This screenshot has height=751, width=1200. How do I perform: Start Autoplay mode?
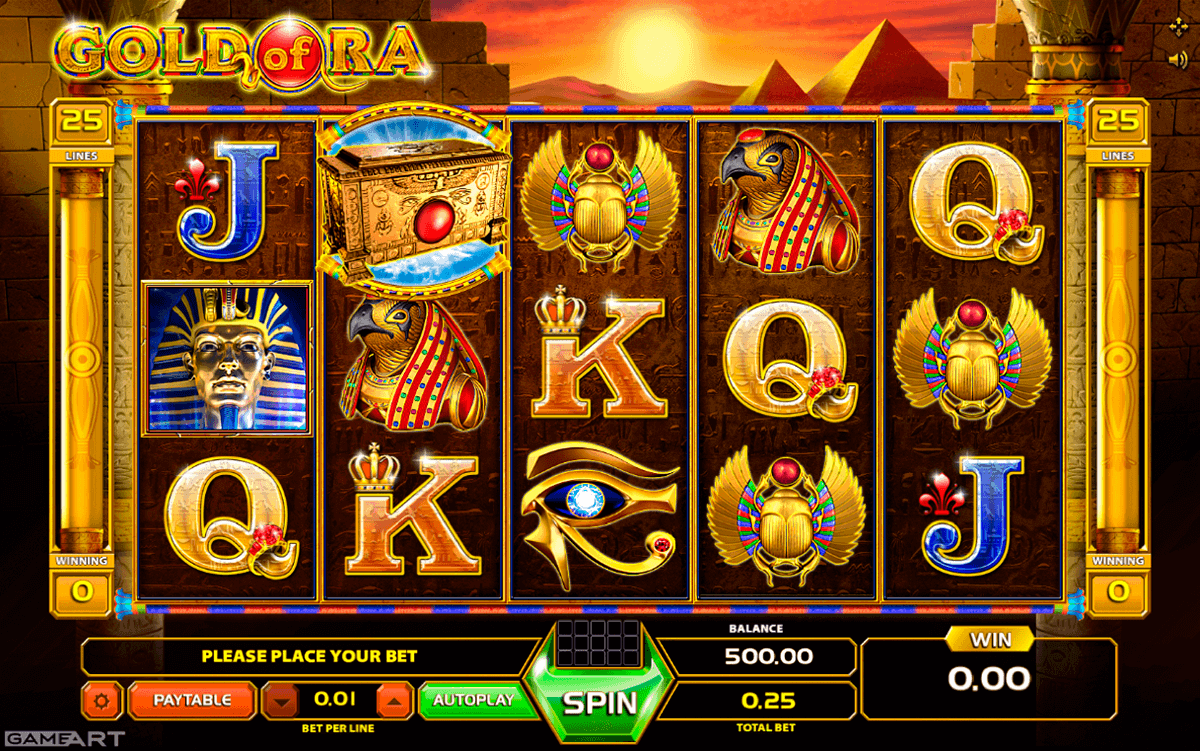[473, 699]
